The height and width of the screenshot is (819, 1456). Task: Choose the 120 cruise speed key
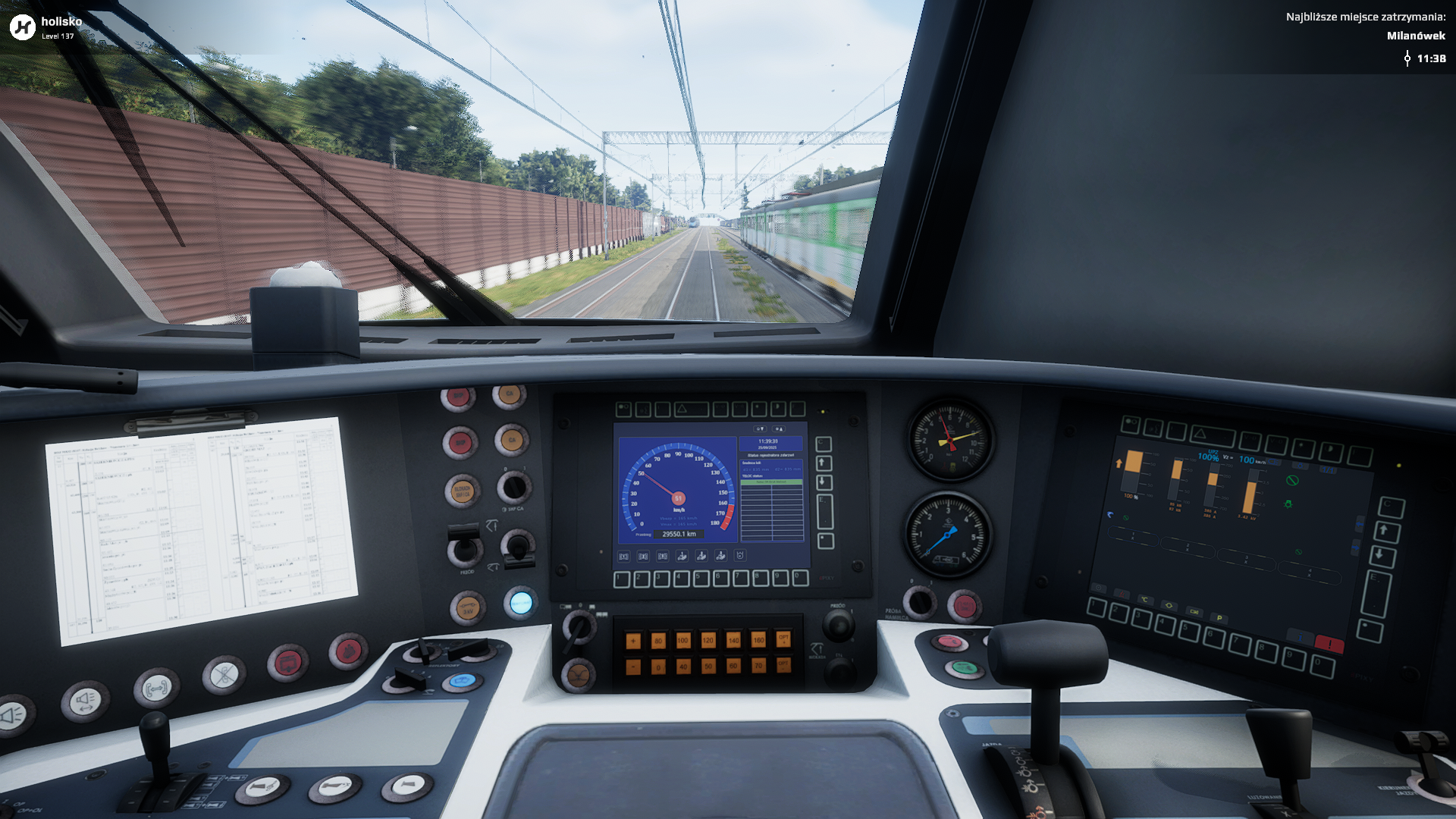(x=708, y=641)
